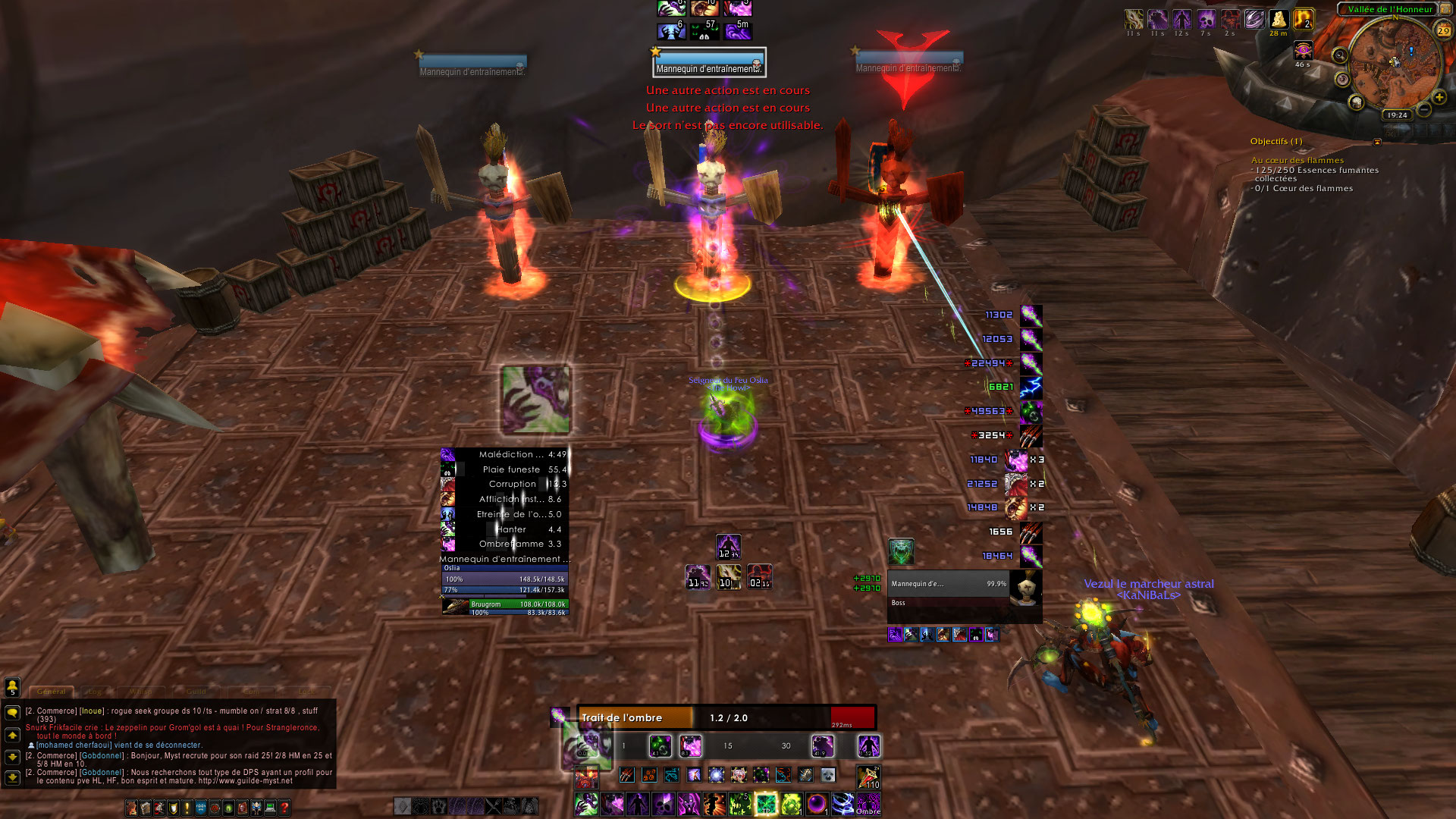Select the seal pup icon in the small bar
Image resolution: width=1456 pixels, height=819 pixels.
click(828, 774)
